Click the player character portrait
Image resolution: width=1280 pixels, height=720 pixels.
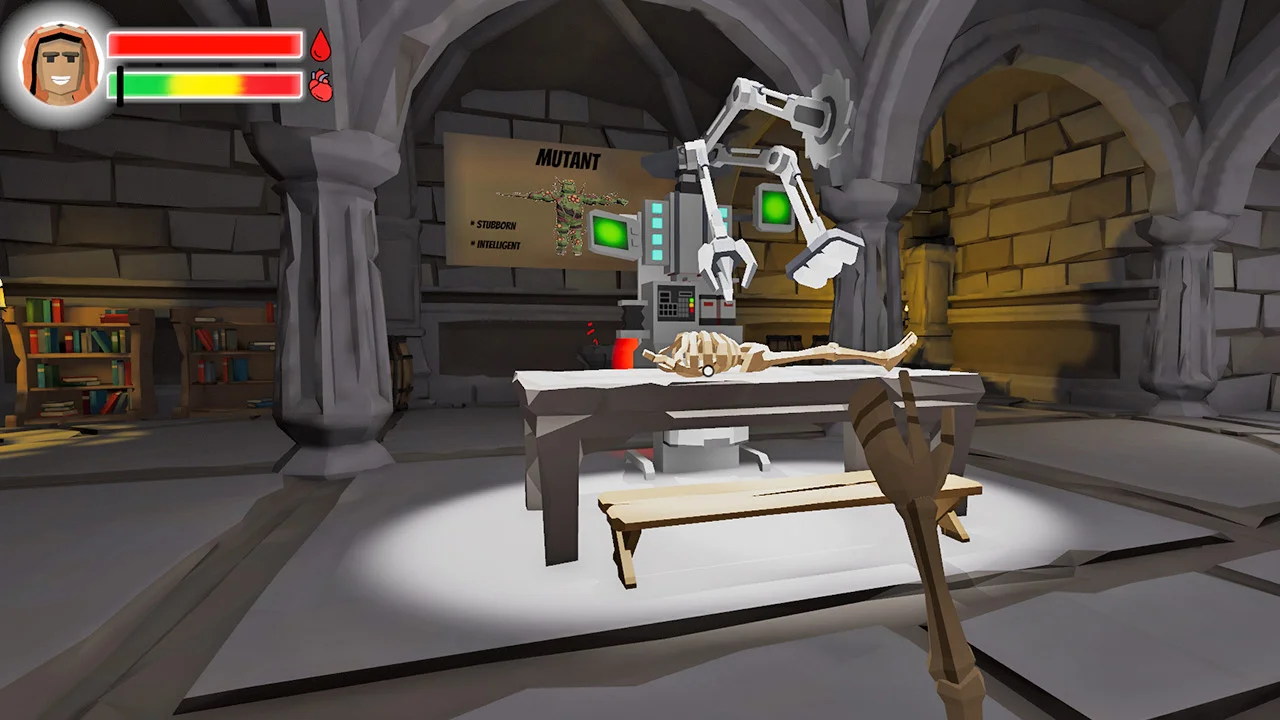[x=61, y=63]
